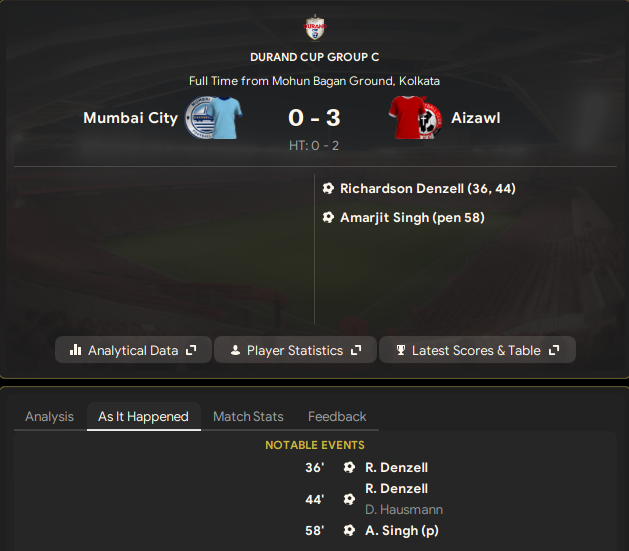Select the 36' R. Denzell goal event
Screen dimensions: 629x551
(396, 467)
